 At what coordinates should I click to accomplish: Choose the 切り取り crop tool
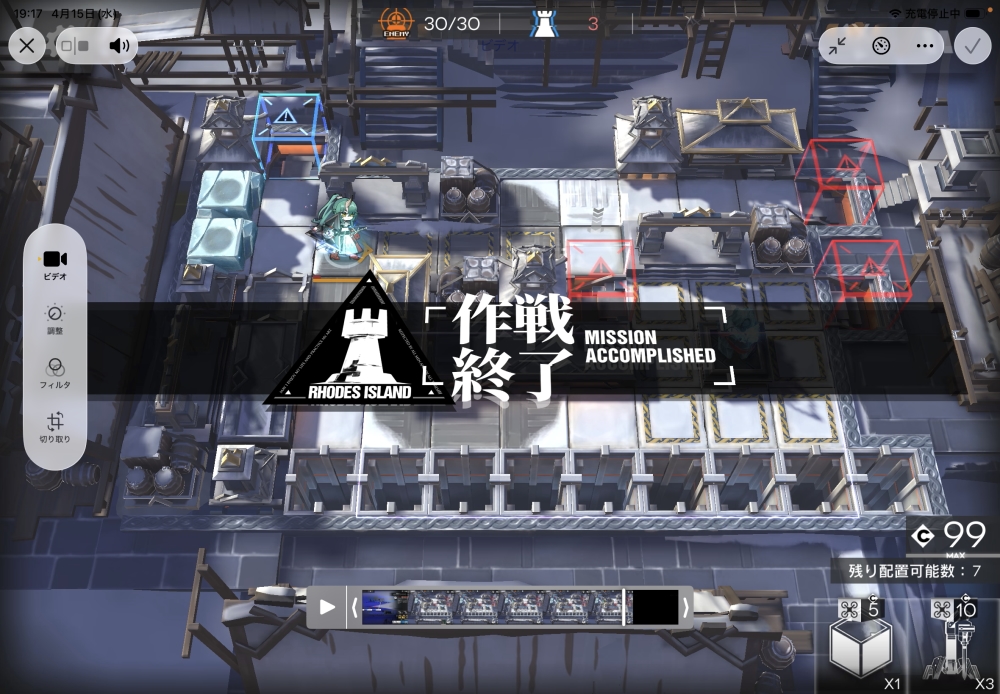pyautogui.click(x=55, y=429)
